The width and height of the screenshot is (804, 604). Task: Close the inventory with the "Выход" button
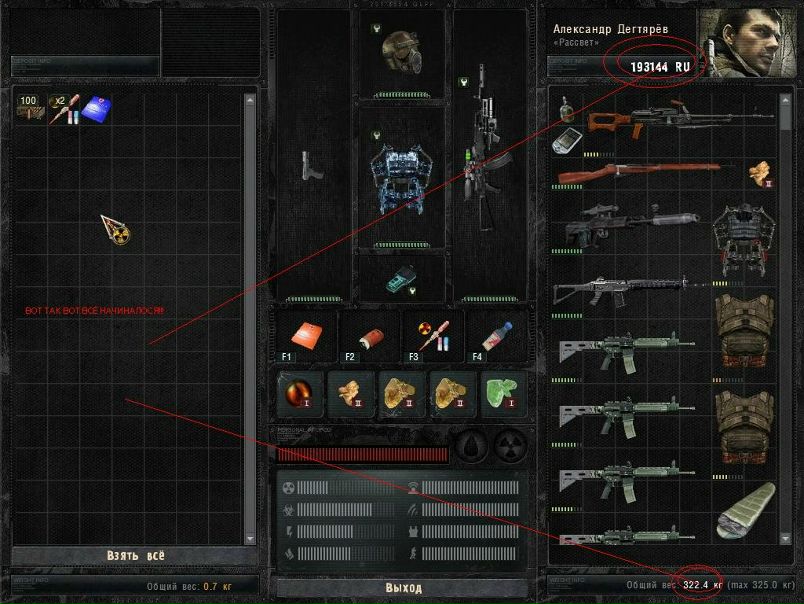(x=403, y=587)
